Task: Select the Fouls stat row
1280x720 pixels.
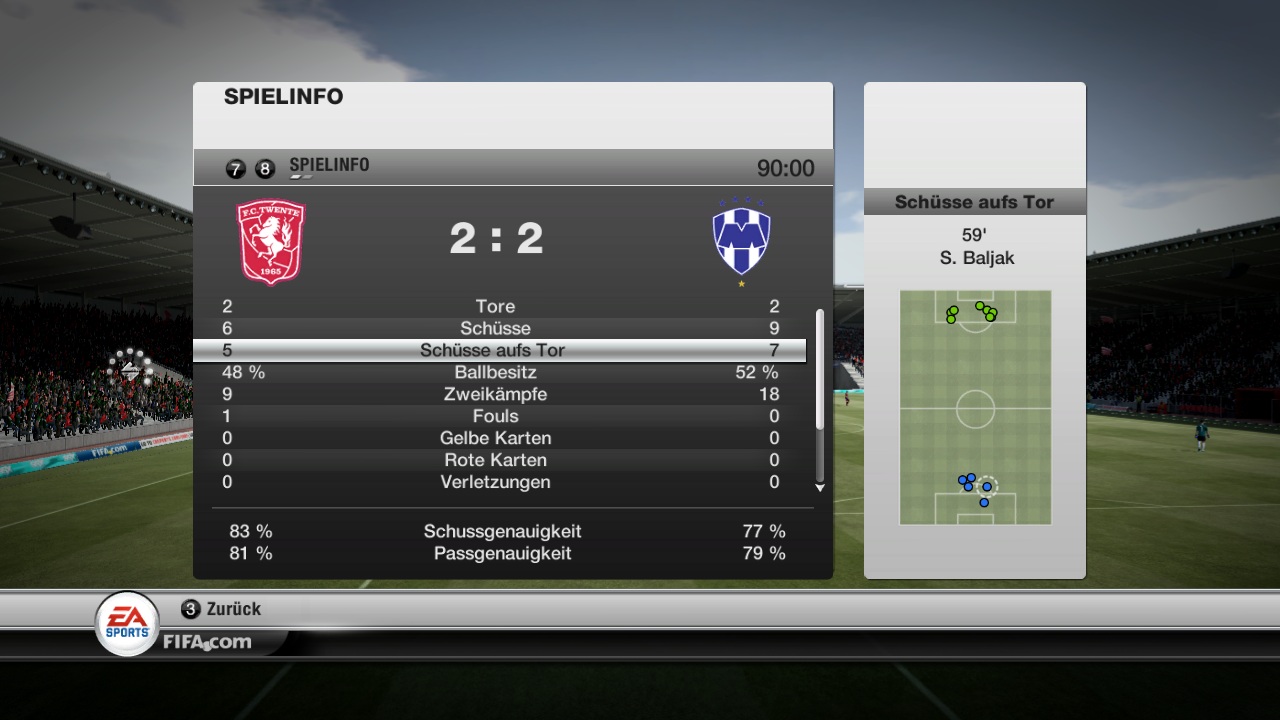Action: 496,416
